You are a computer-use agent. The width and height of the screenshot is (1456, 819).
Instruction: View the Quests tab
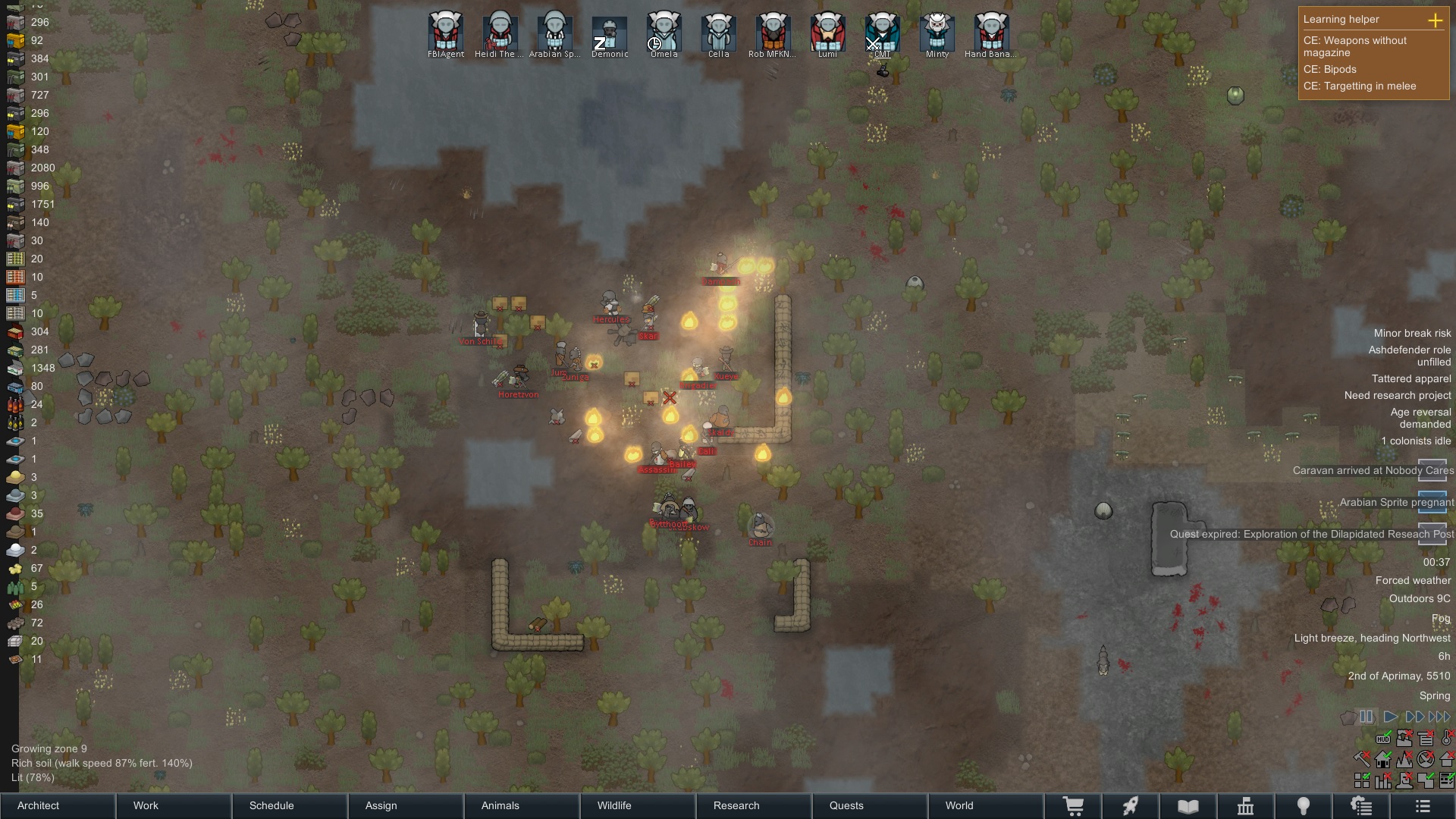point(870,805)
